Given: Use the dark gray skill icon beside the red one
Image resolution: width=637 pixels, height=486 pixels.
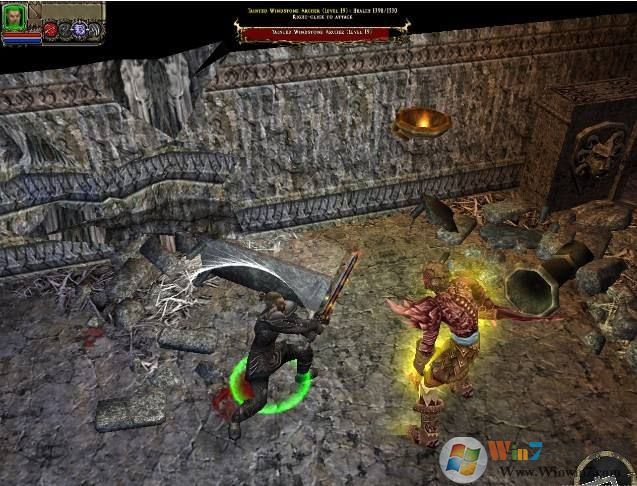Looking at the screenshot, I should pos(64,30).
